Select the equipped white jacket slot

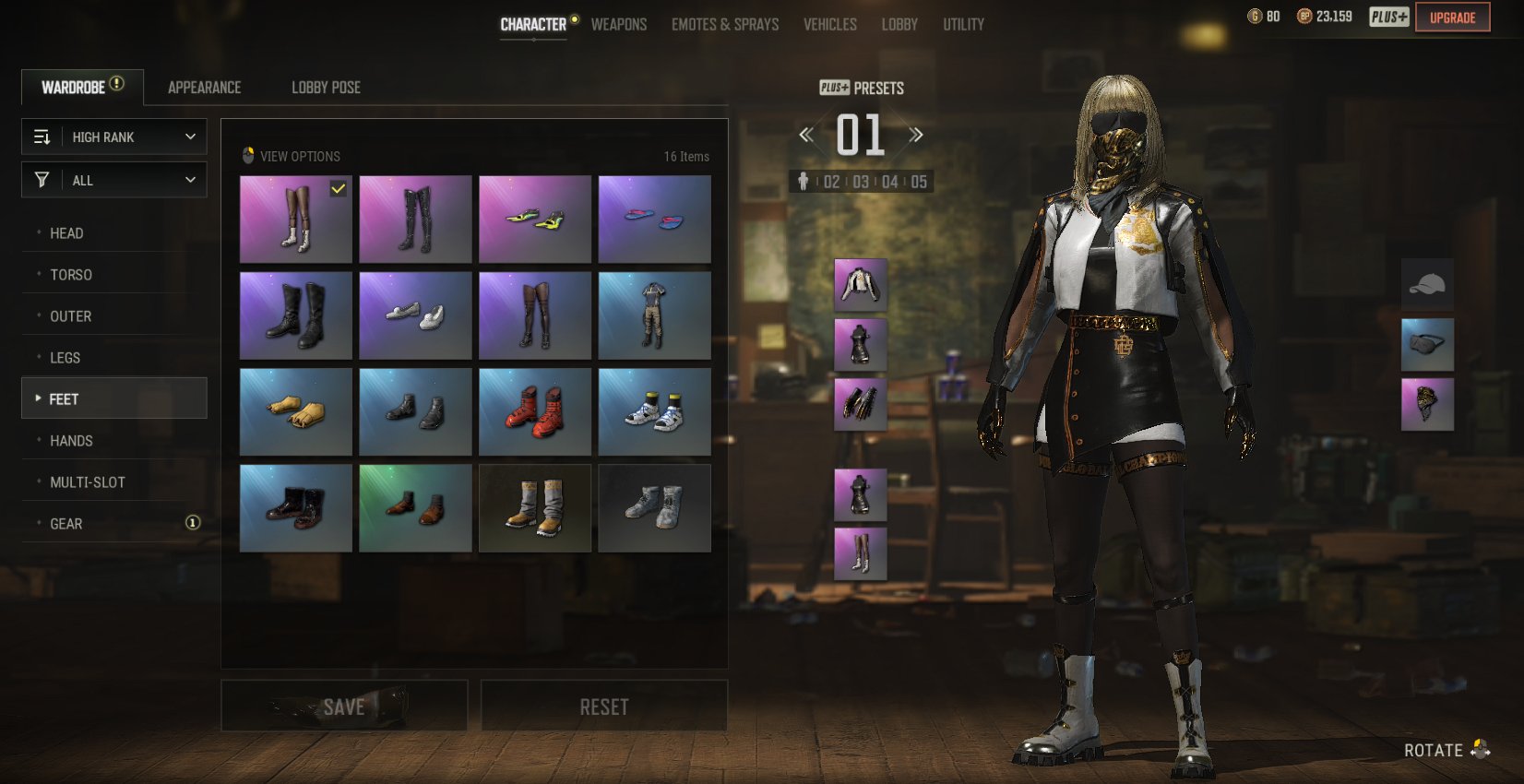(x=860, y=284)
